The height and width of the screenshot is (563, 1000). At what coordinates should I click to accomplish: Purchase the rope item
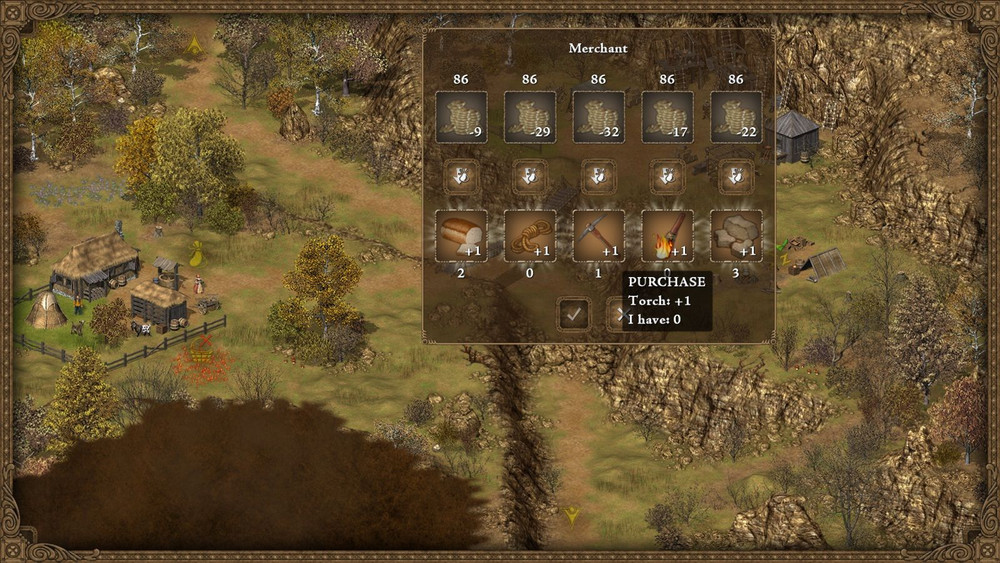530,235
